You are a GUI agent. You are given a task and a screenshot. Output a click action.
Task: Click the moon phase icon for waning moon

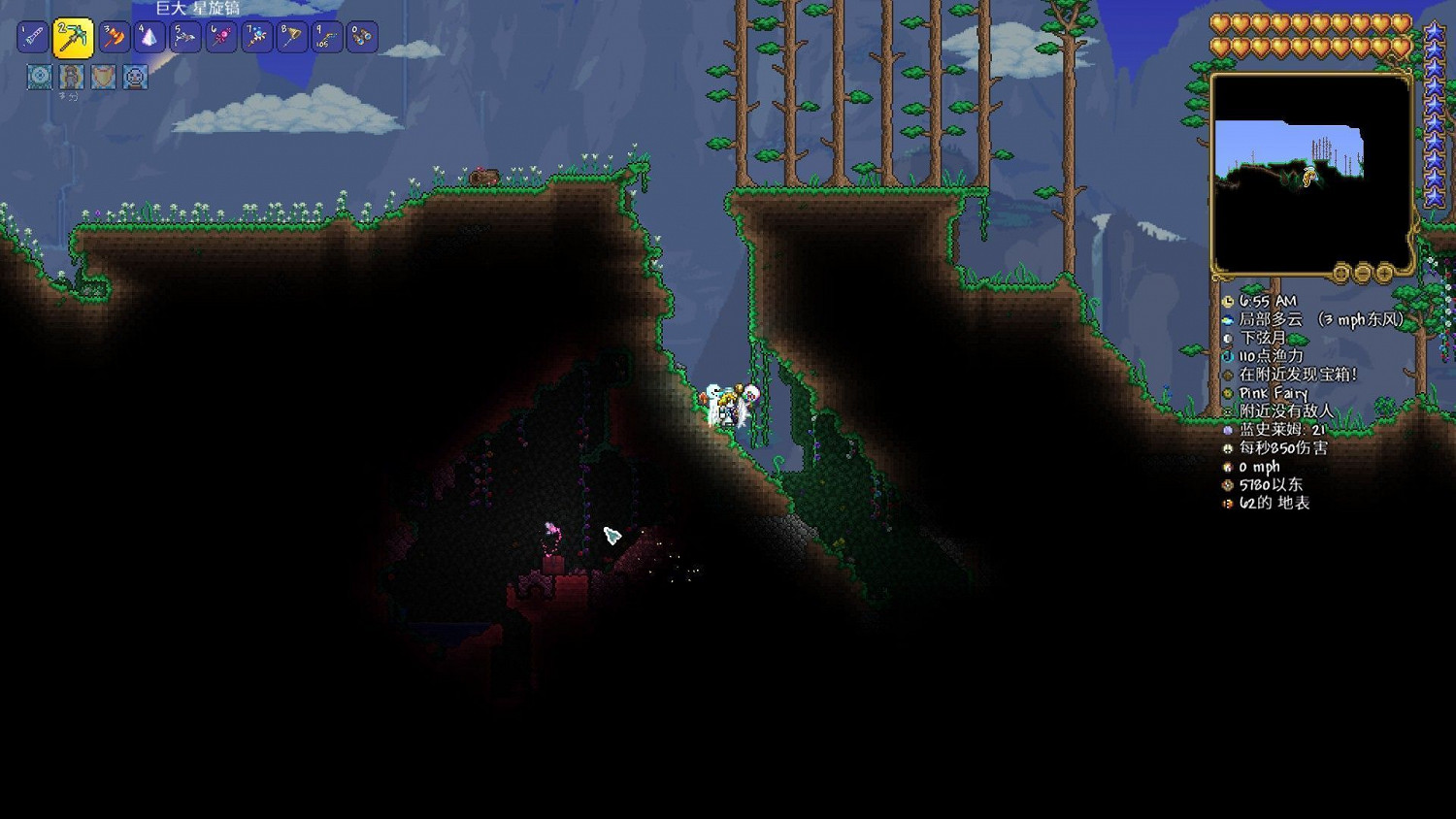(x=1228, y=338)
